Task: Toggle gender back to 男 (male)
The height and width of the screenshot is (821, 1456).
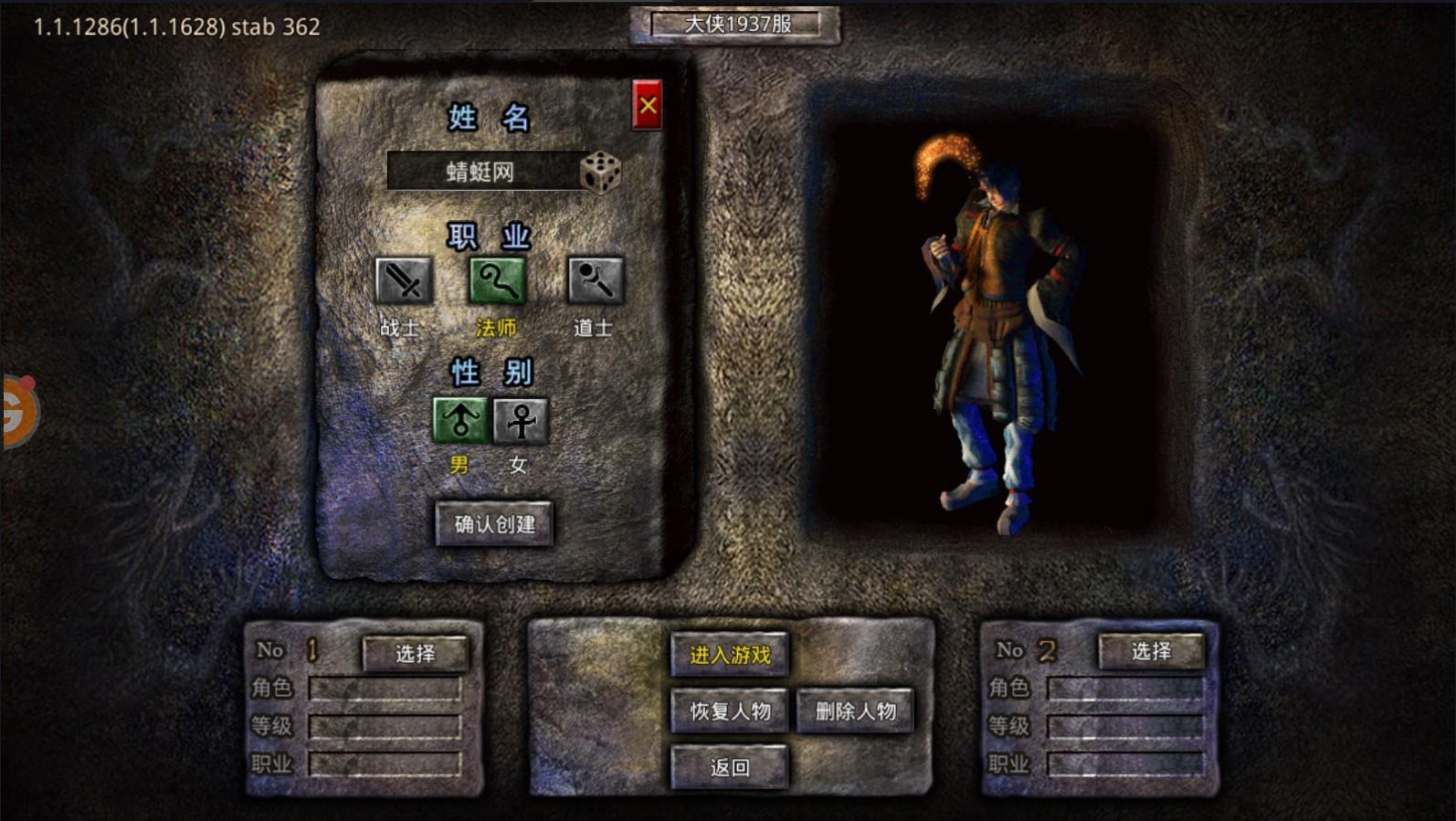Action: point(461,421)
